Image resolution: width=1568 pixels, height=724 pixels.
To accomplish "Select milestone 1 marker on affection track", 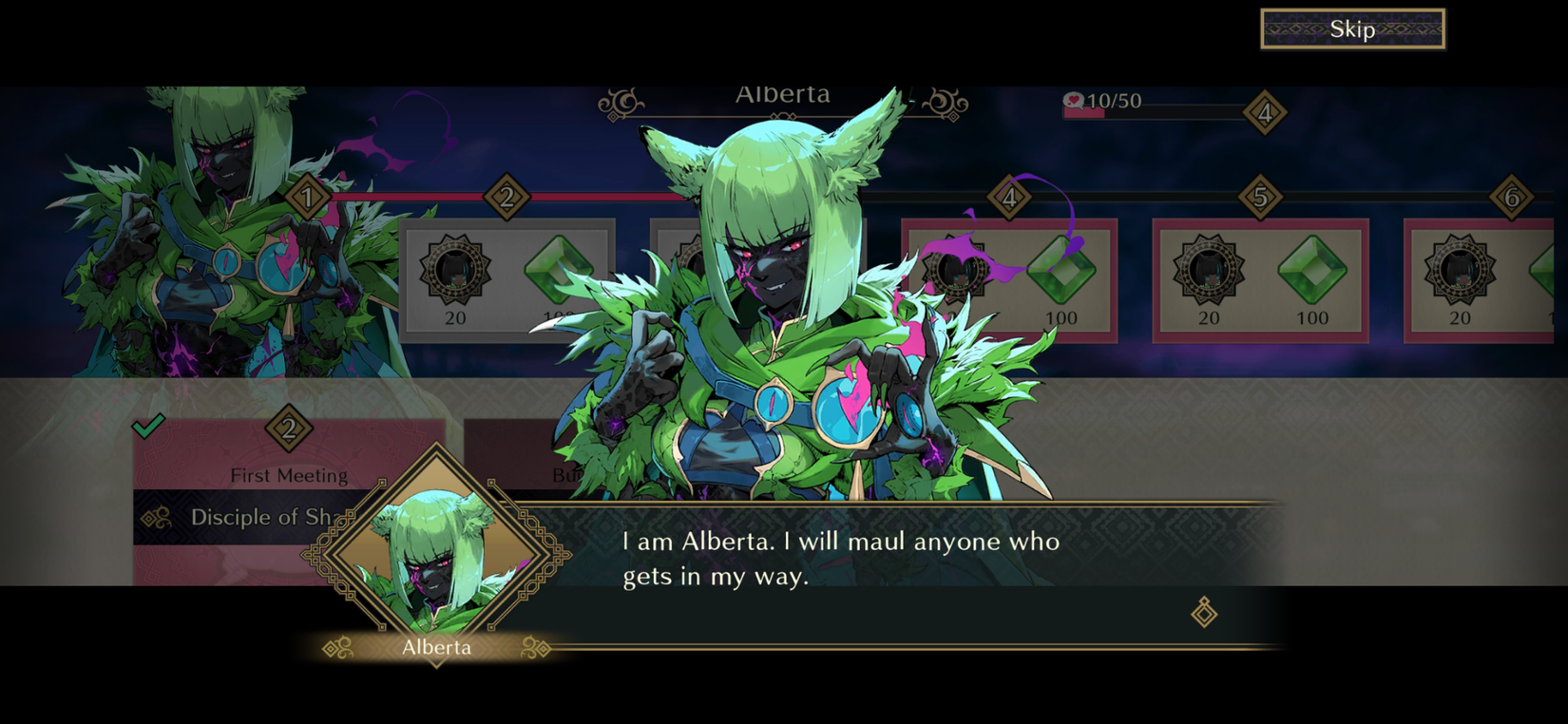I will pyautogui.click(x=308, y=197).
